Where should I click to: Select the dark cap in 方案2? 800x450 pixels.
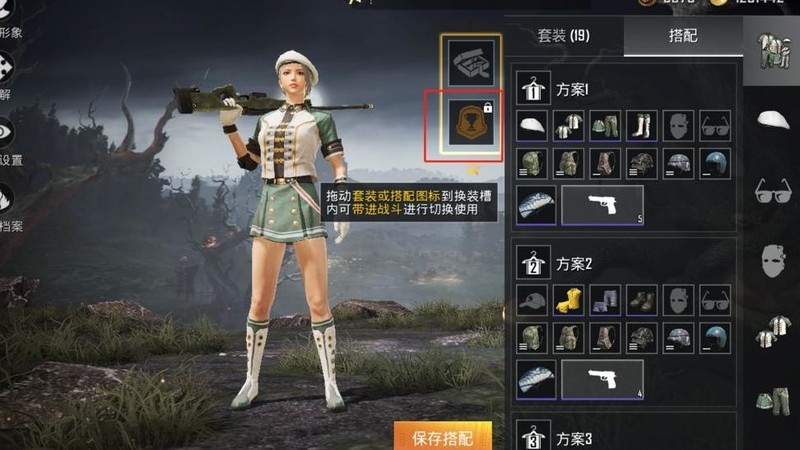tap(533, 300)
